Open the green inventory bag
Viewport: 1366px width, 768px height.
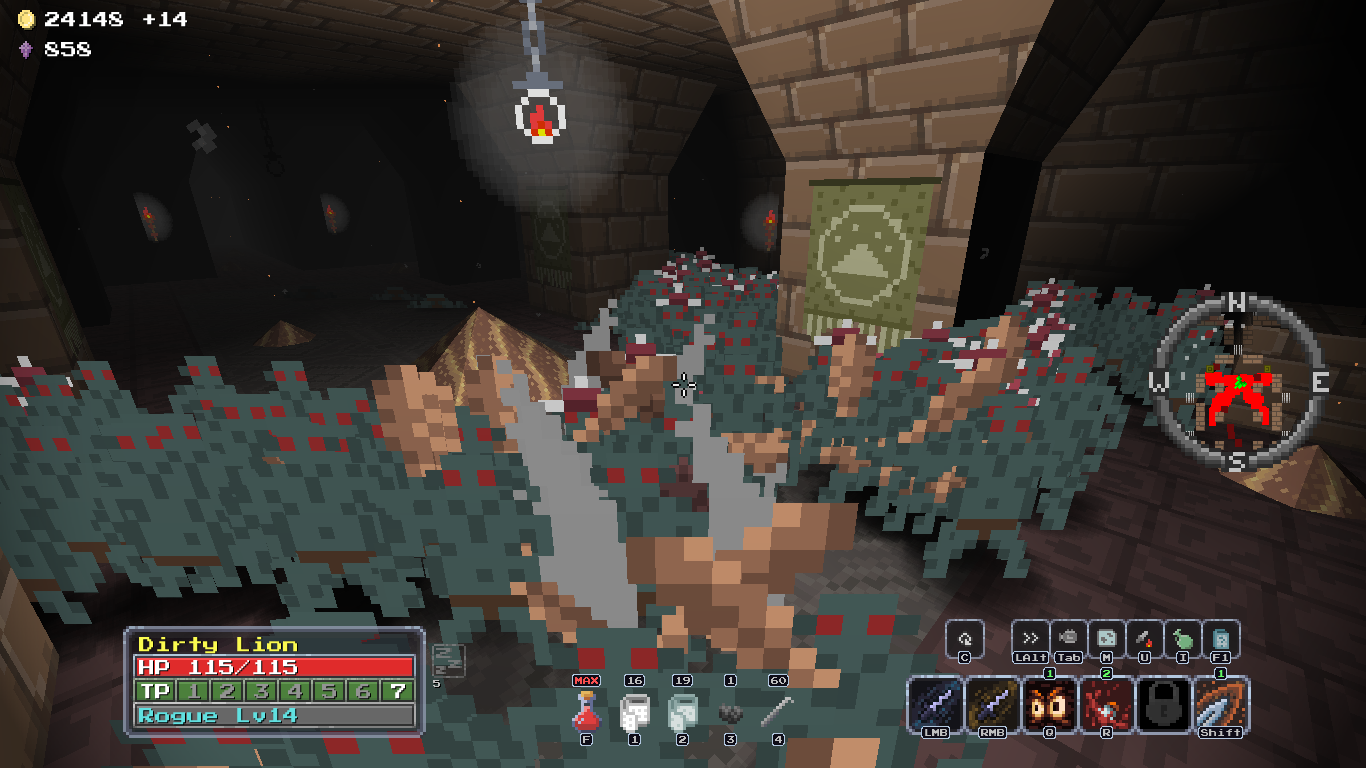click(1182, 639)
